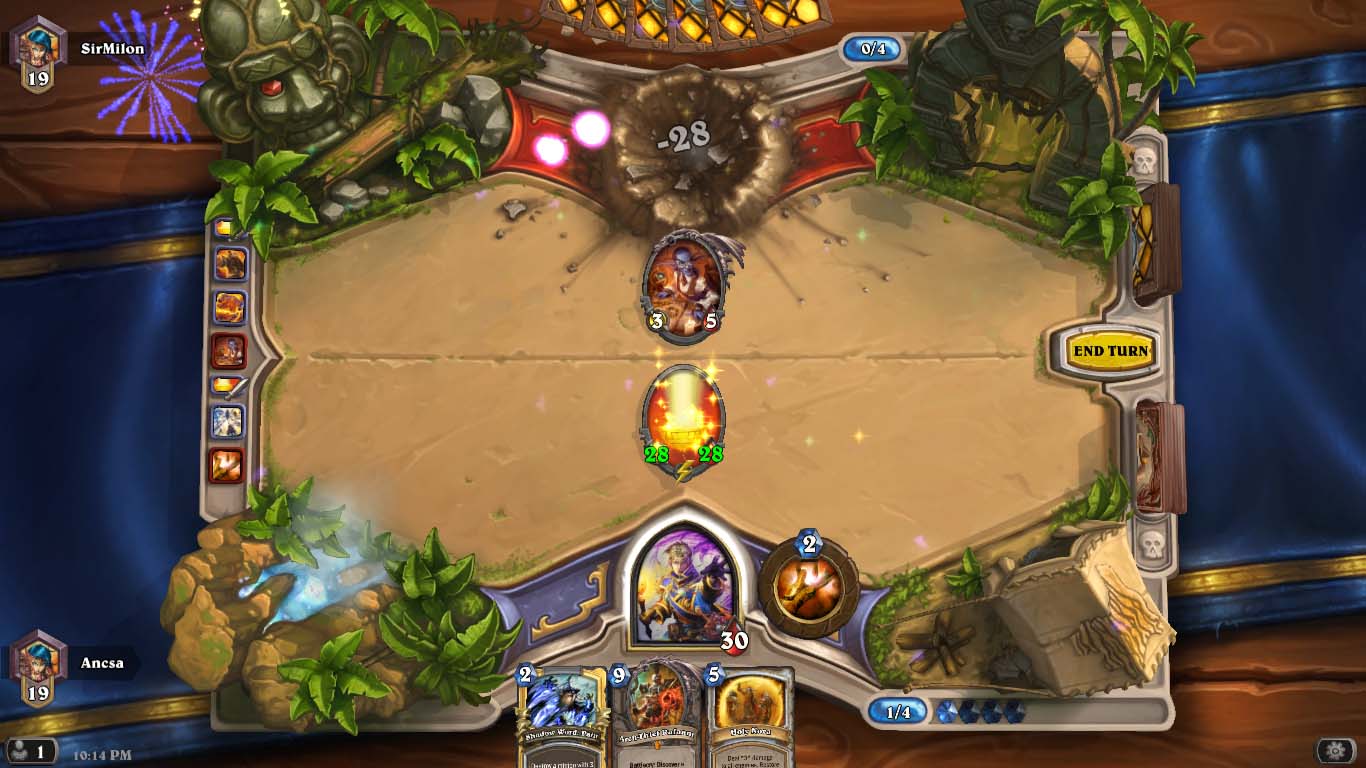This screenshot has width=1366, height=768.
Task: Click SirMilon's opponent badge
Action: coord(38,53)
